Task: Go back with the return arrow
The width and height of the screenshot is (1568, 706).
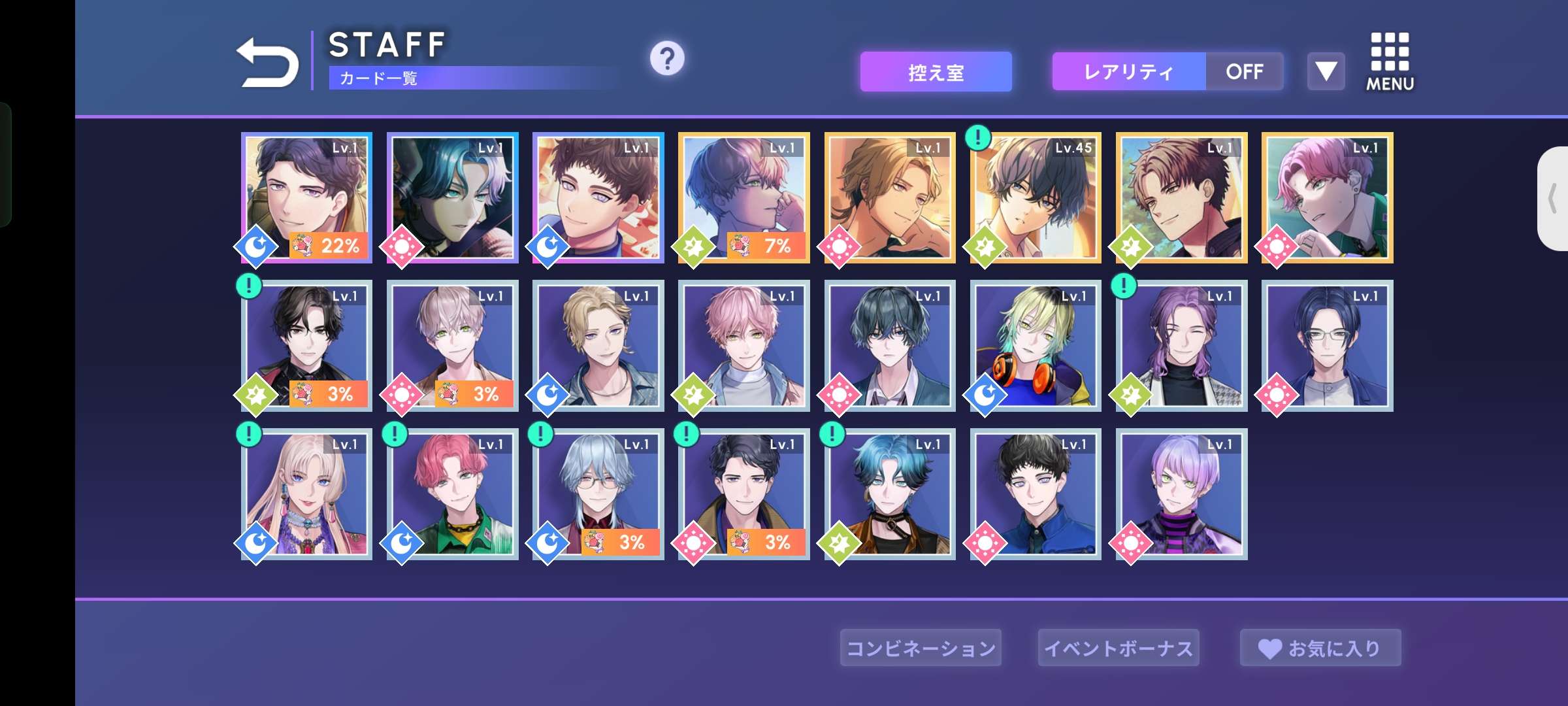Action: point(267,63)
